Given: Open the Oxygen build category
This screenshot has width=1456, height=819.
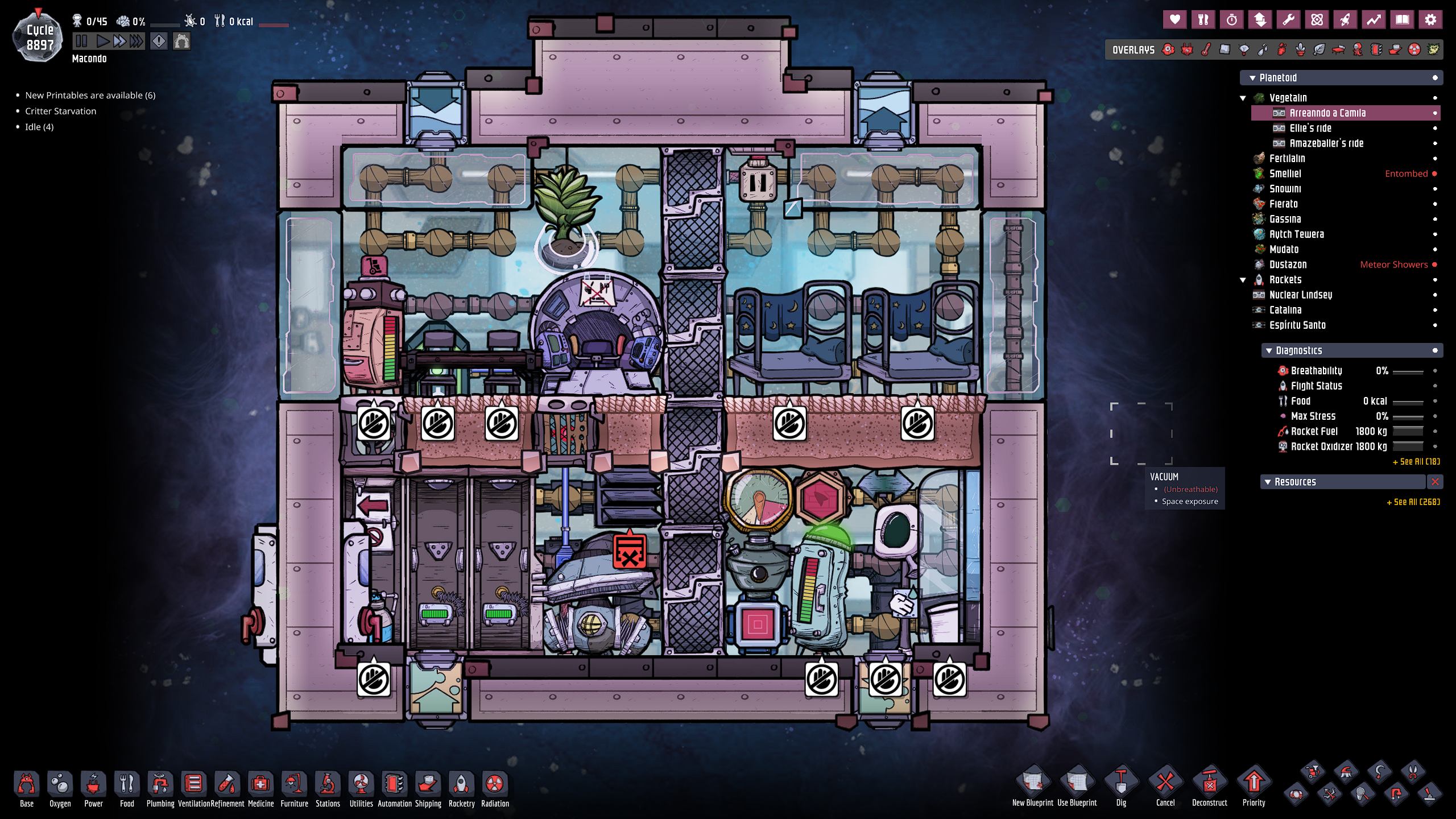Looking at the screenshot, I should (x=60, y=788).
